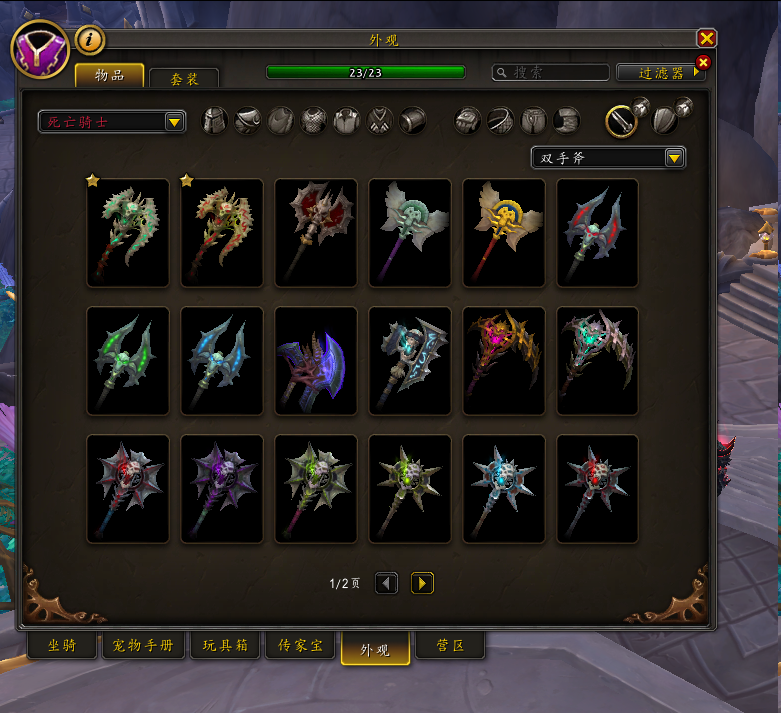Select the 物品 items tab
This screenshot has width=781, height=713.
[109, 75]
